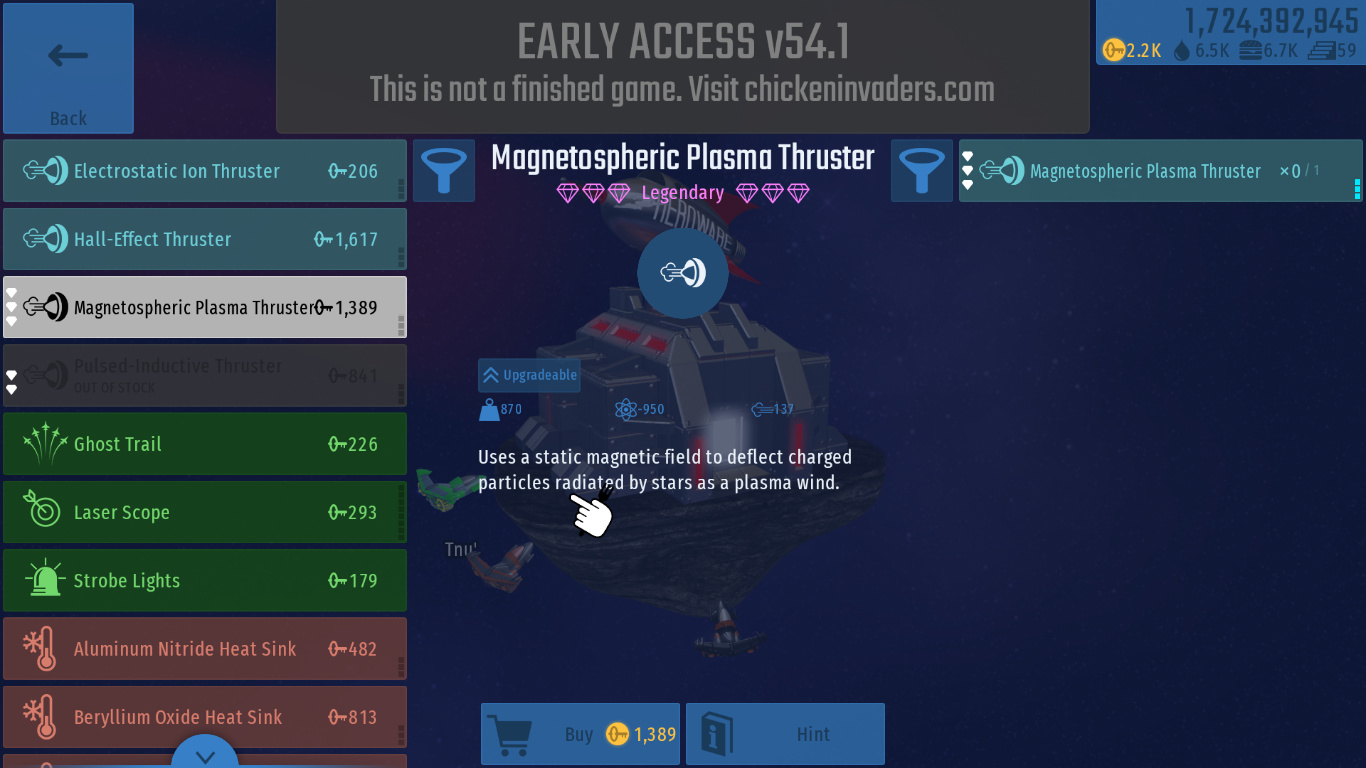Choose the Hall-Effect Thruster entry
This screenshot has height=768, width=1366.
(x=205, y=239)
